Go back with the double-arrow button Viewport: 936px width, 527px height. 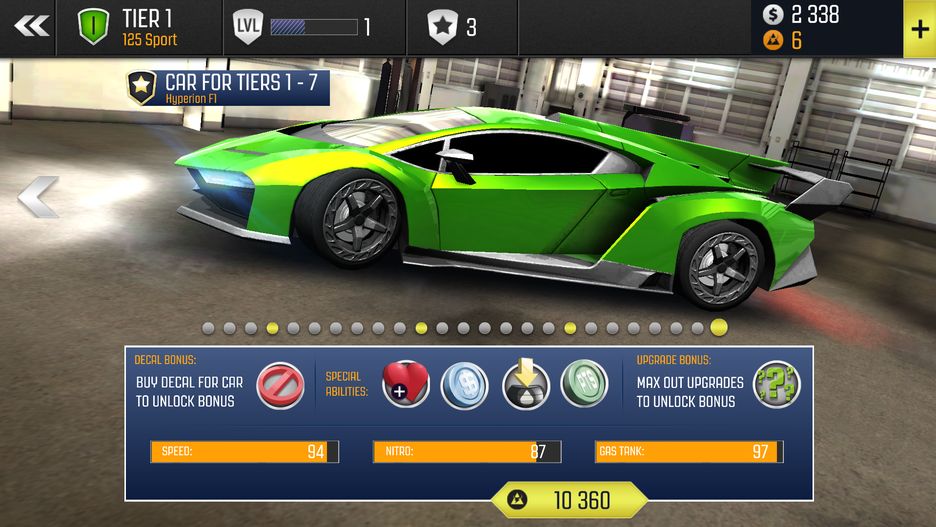tap(32, 27)
